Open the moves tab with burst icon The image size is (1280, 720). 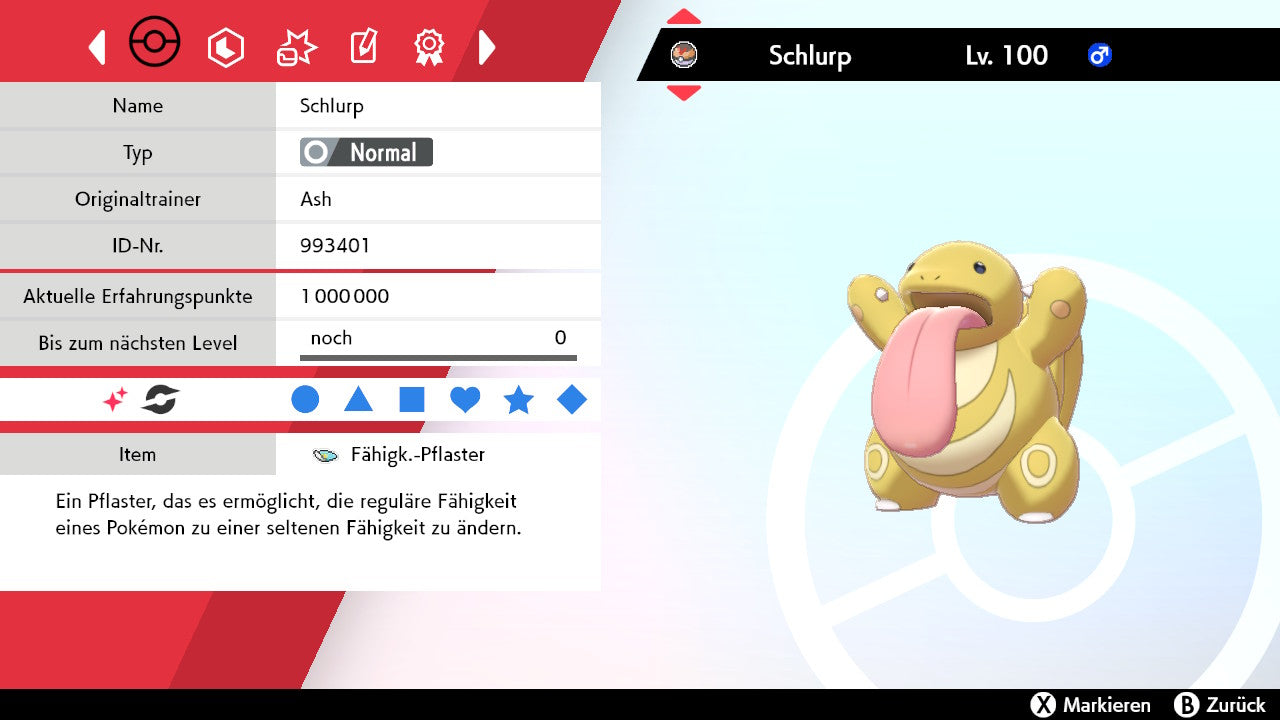point(296,47)
